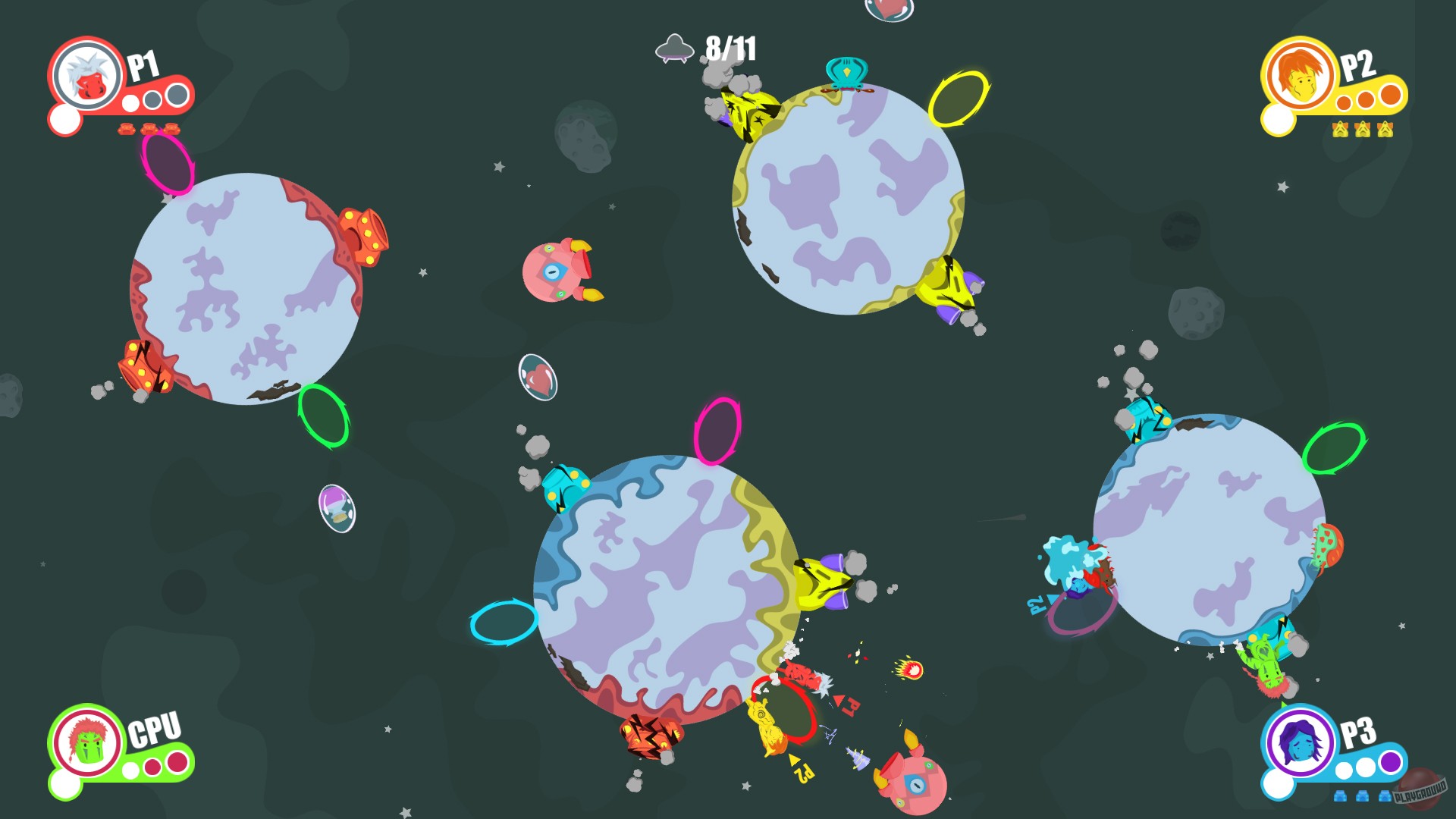1456x819 pixels.
Task: Click a red life ship under P1's panel
Action: tap(127, 130)
